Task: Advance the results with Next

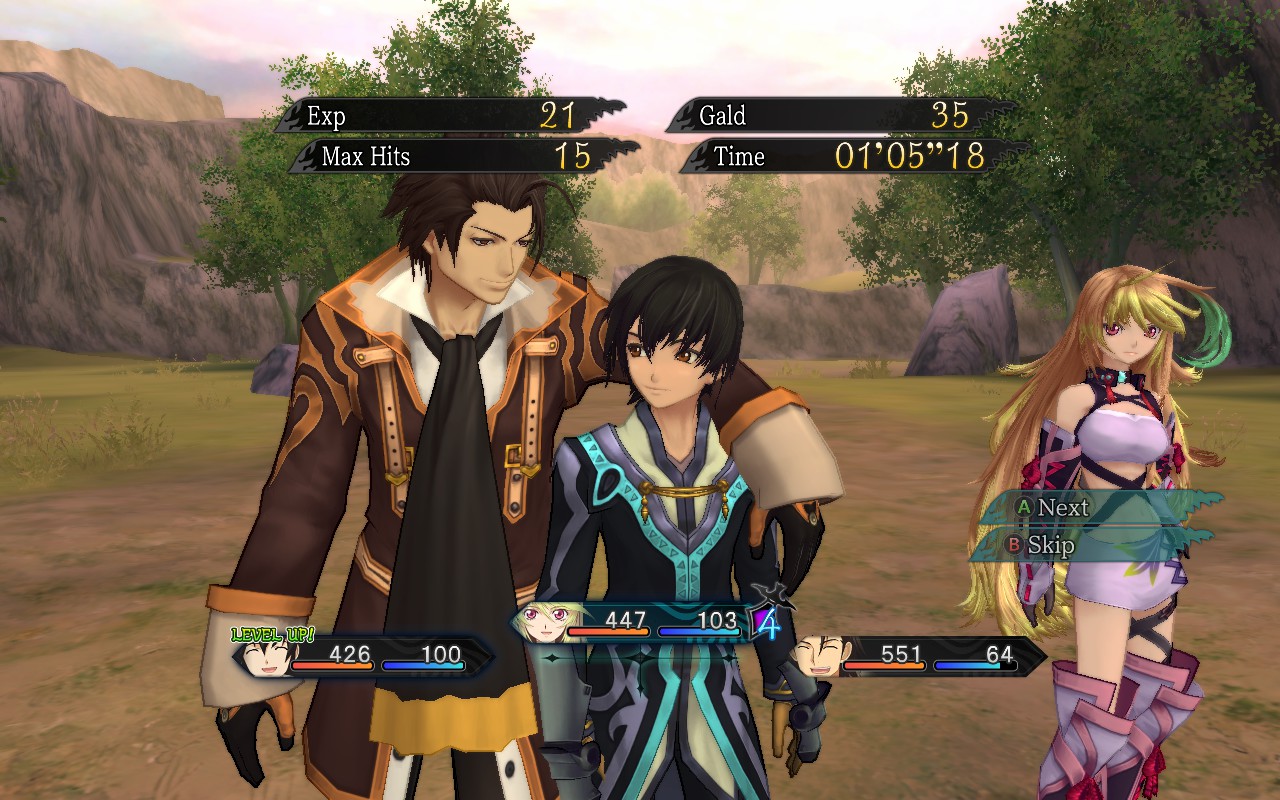Action: [1061, 507]
